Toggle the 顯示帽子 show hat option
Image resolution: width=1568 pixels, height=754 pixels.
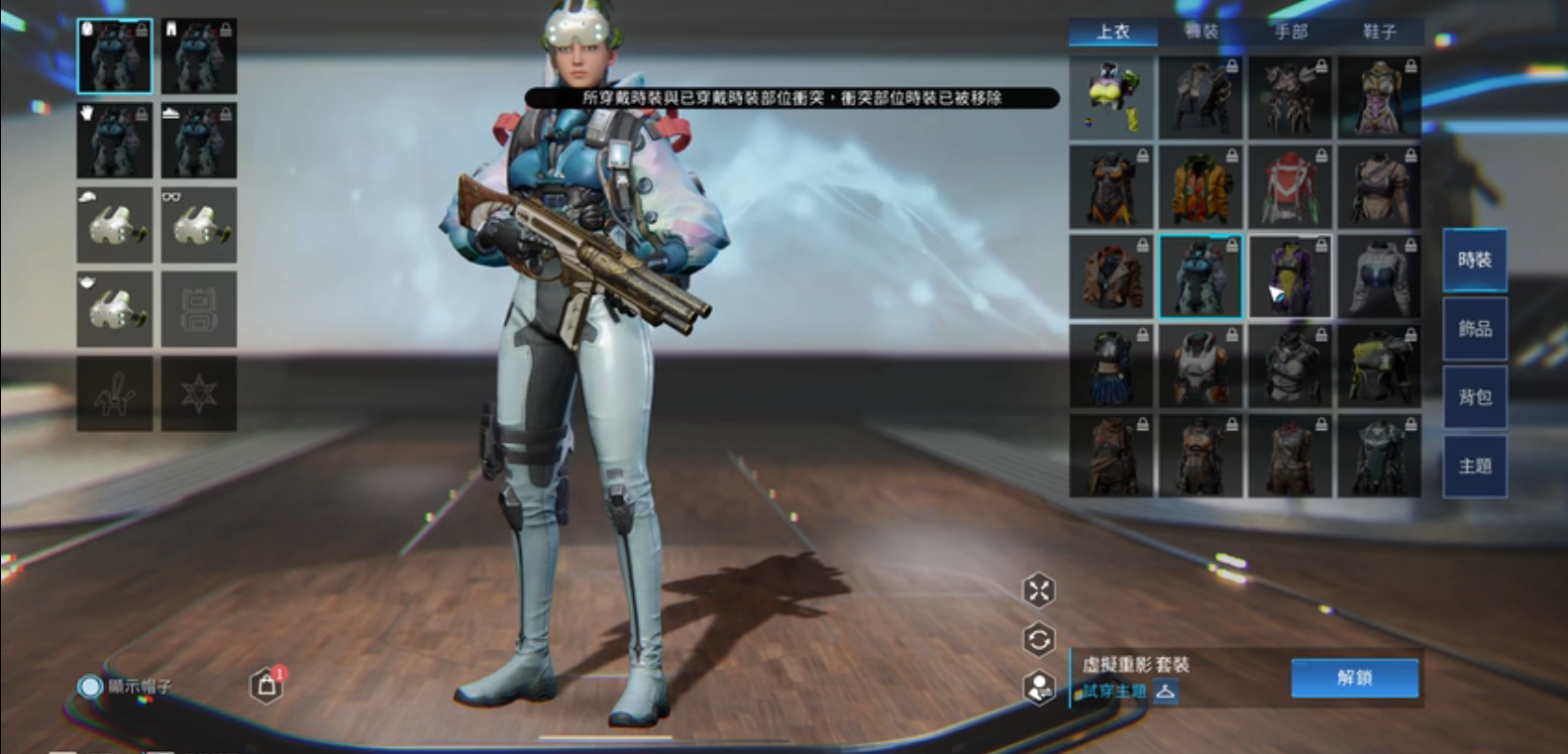click(91, 686)
